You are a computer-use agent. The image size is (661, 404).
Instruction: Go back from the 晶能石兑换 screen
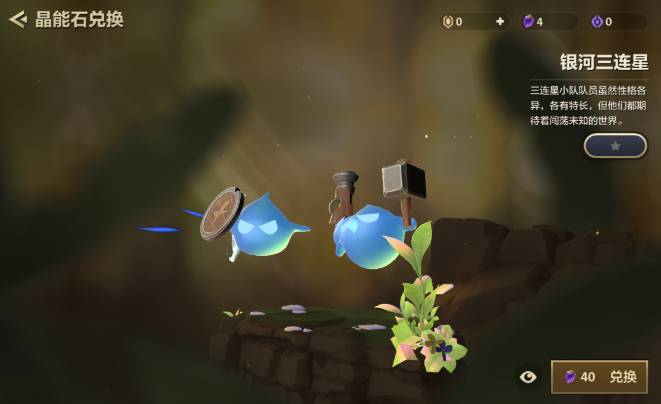coord(17,19)
